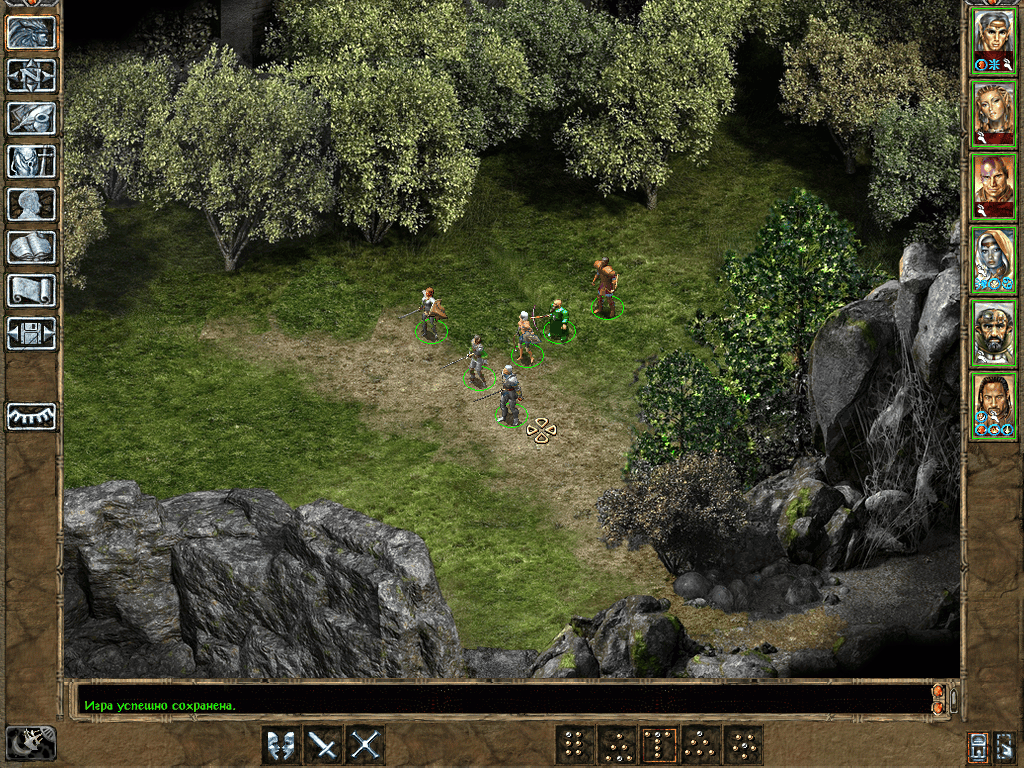This screenshot has height=768, width=1024.
Task: Click the profile face button atop the sidebar
Action: 32,32
